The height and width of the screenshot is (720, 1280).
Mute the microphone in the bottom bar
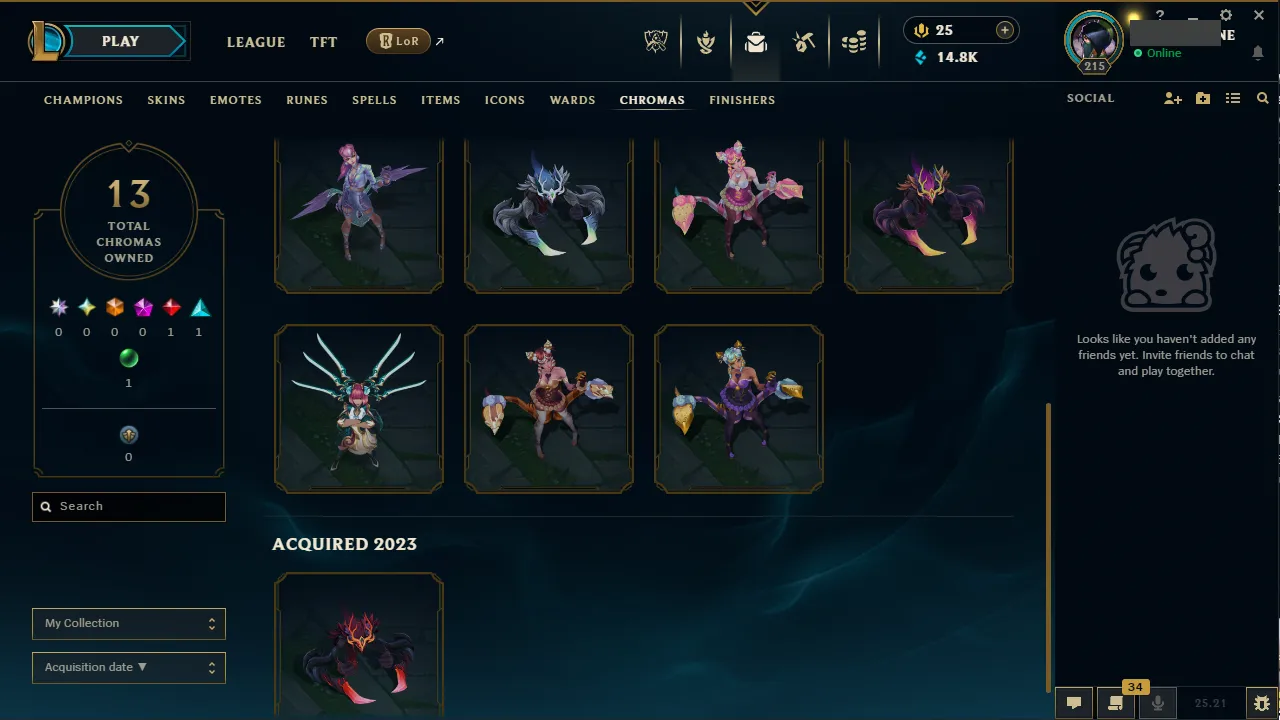tap(1157, 702)
